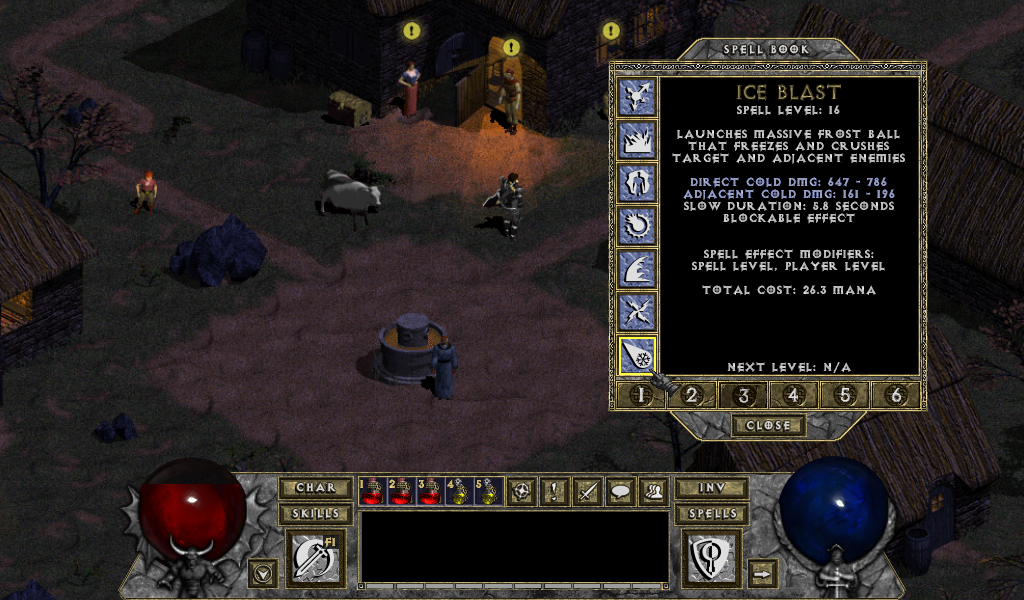
Task: Click the shield spell icon beside mana orb
Action: 711,557
